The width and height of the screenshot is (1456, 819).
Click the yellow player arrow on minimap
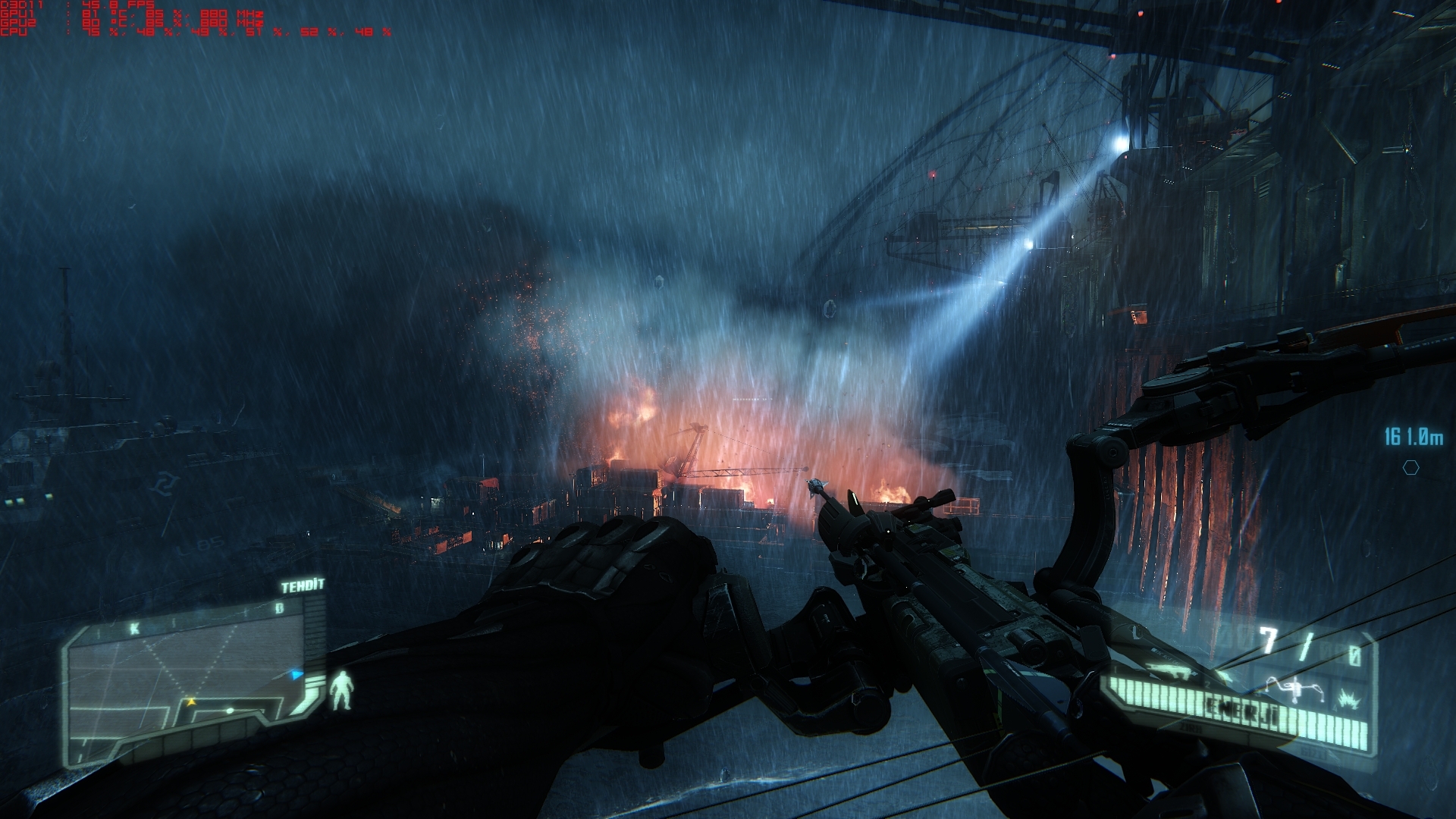[x=190, y=701]
